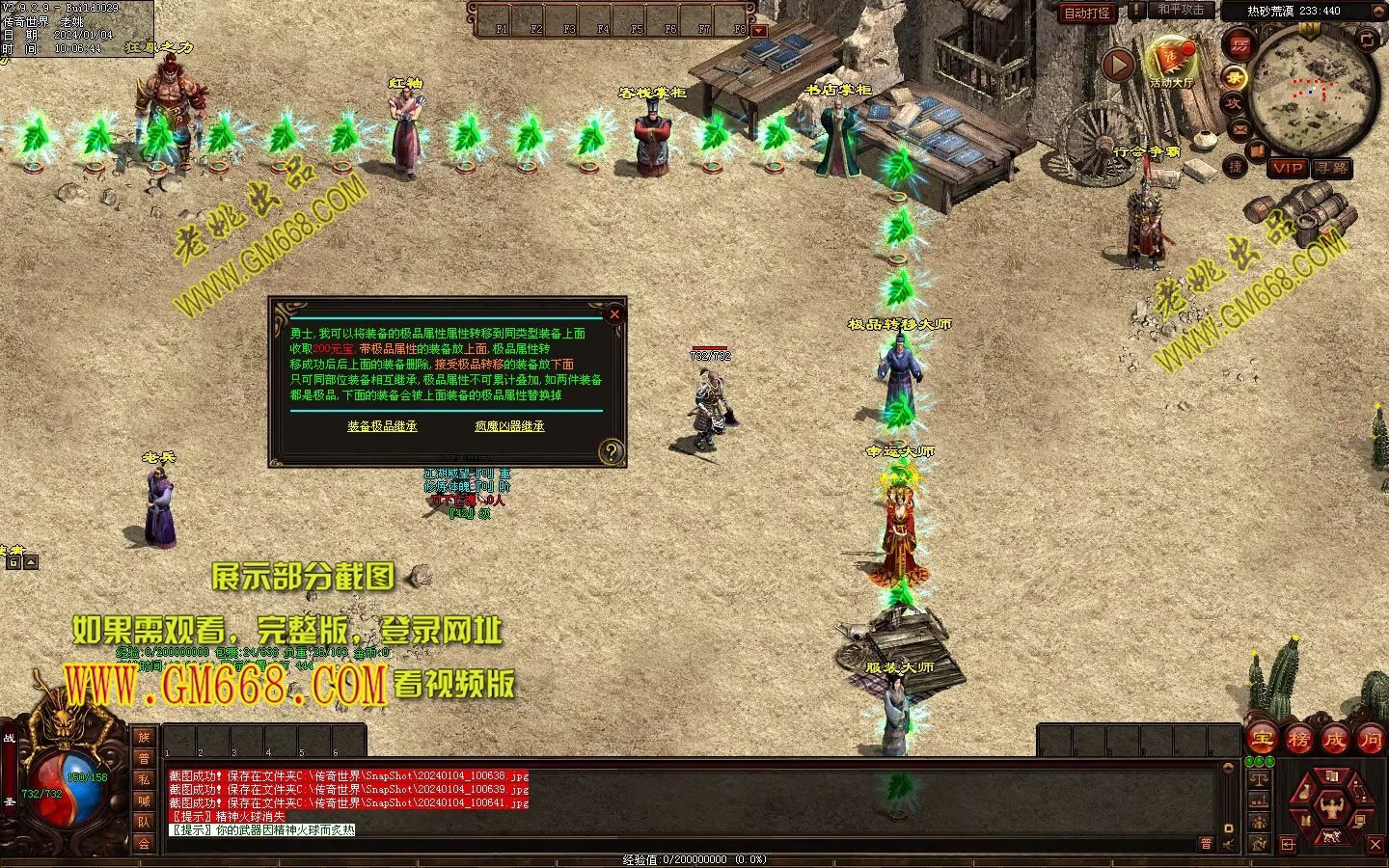This screenshot has width=1389, height=868.
Task: Toggle the 自动打怪 auto-fight button
Action: [x=1087, y=14]
